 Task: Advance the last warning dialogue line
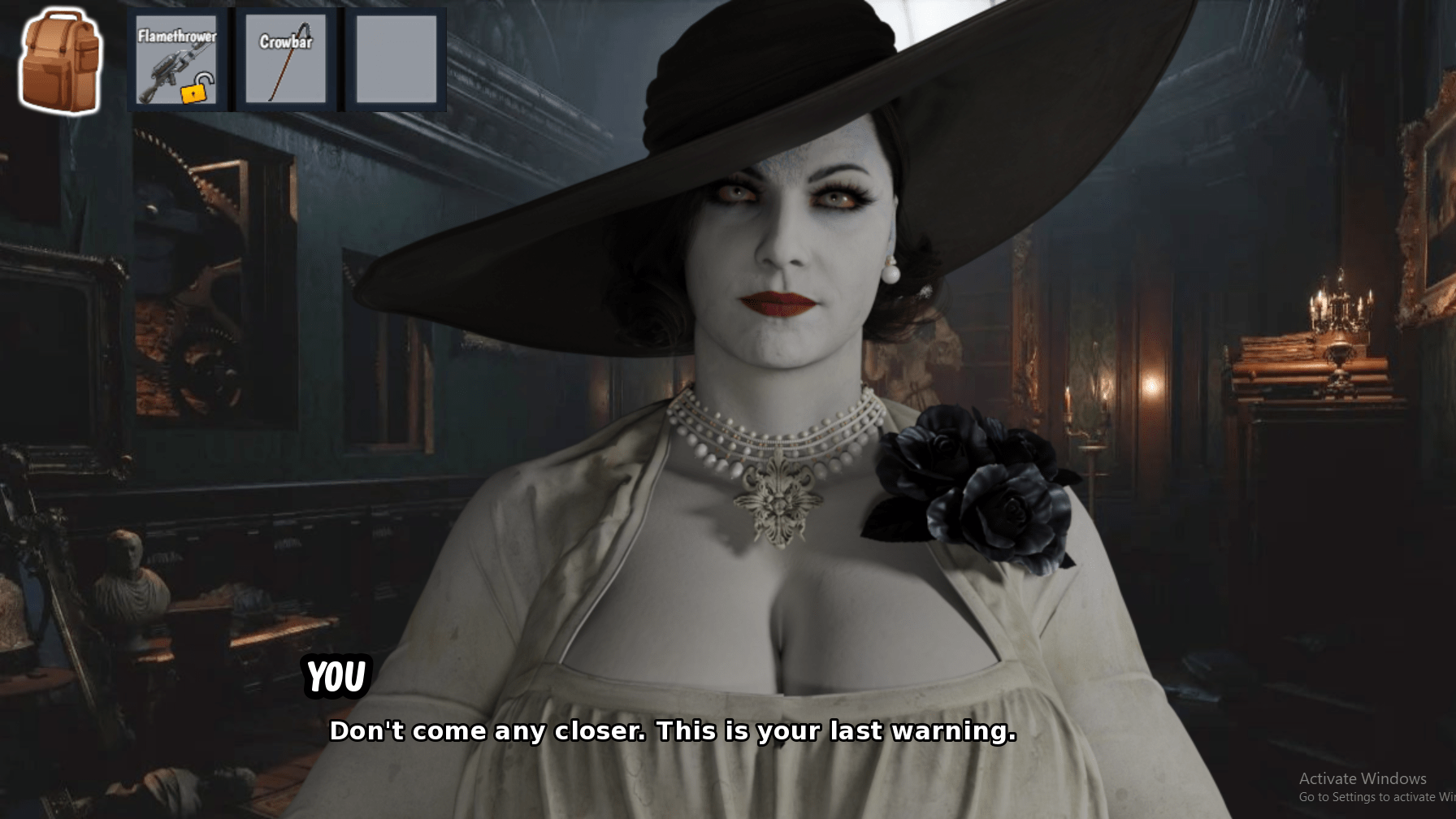tap(673, 730)
